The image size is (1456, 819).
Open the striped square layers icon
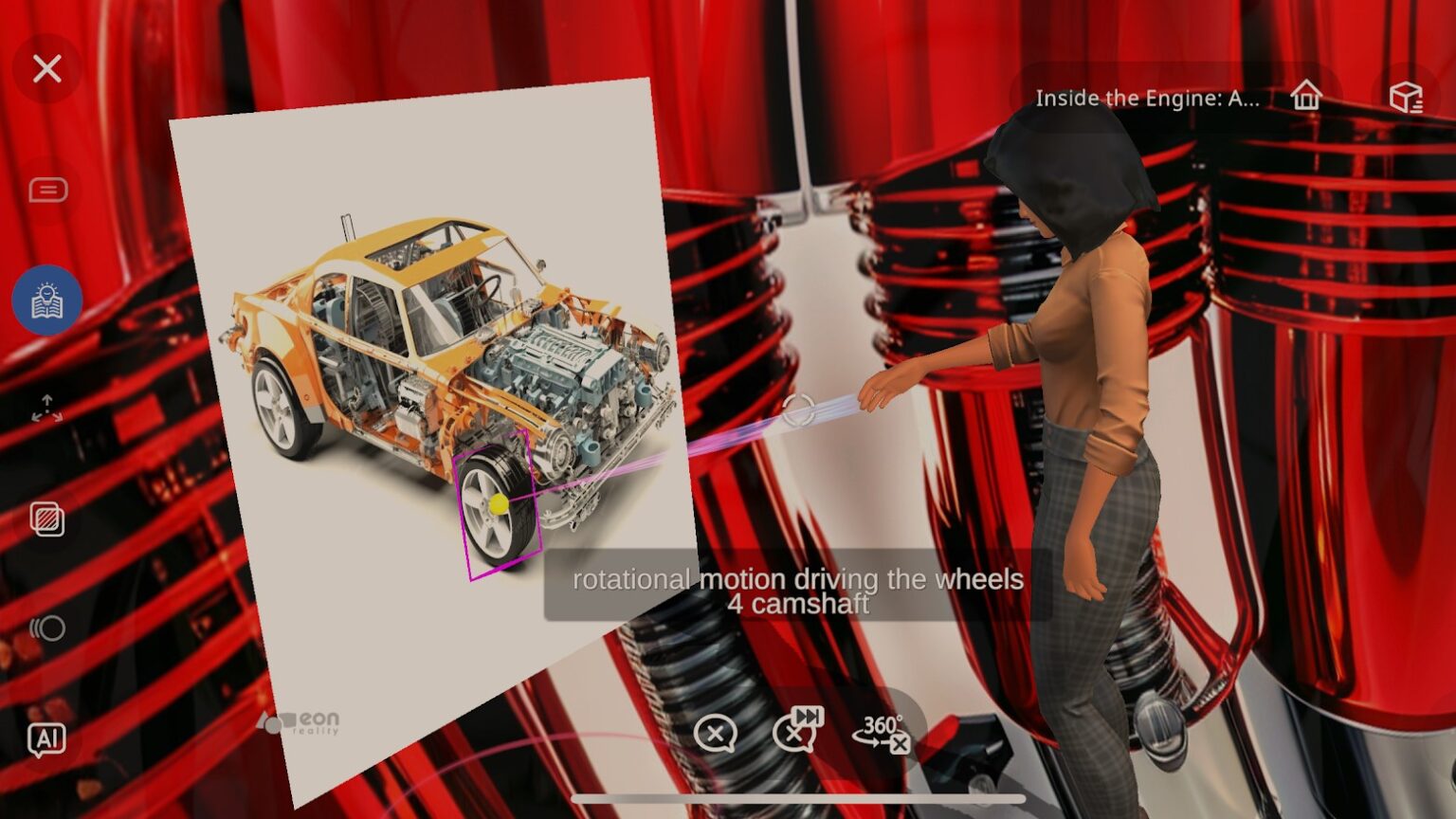coord(47,519)
